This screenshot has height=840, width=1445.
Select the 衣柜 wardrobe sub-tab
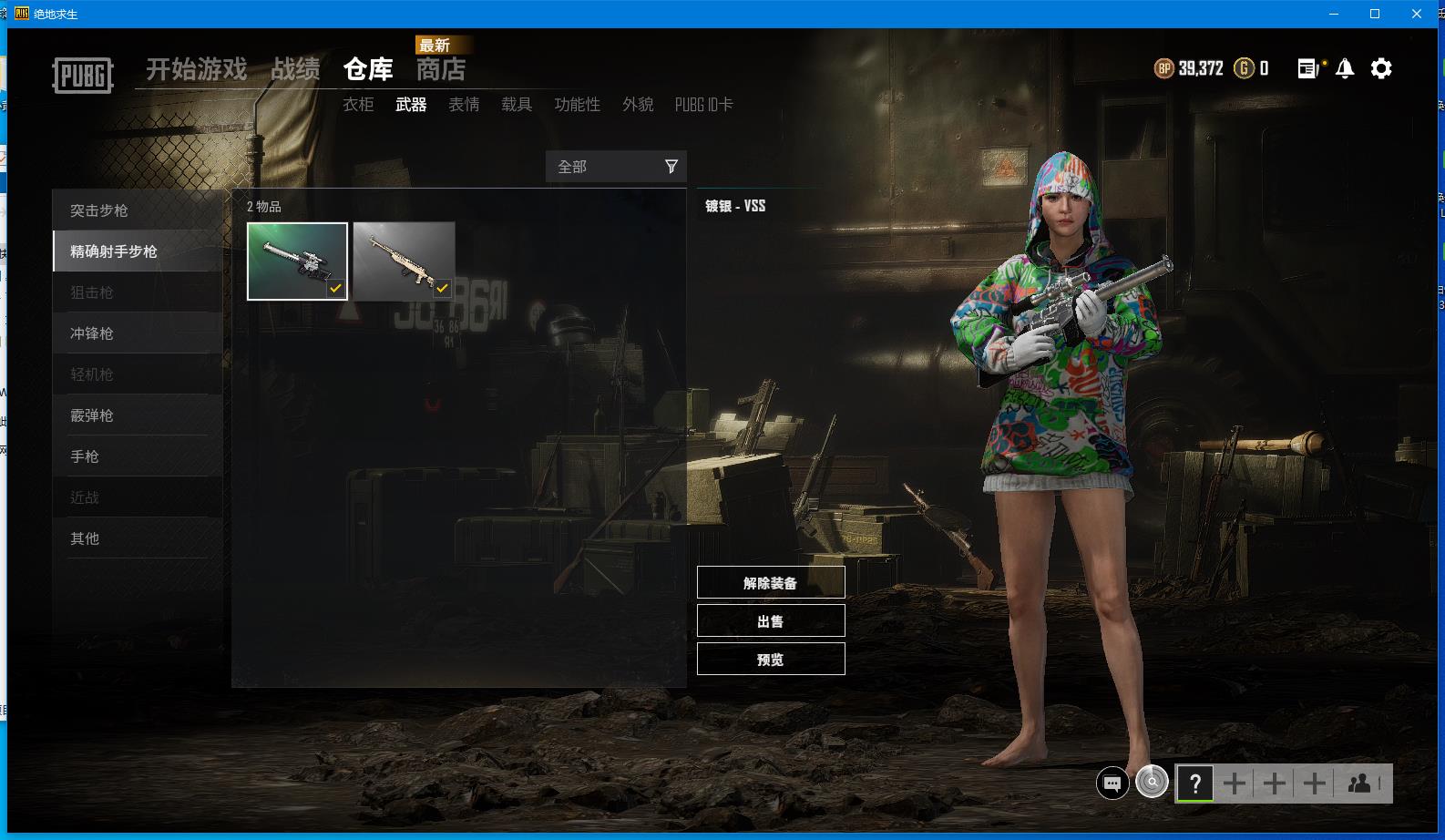(x=358, y=105)
